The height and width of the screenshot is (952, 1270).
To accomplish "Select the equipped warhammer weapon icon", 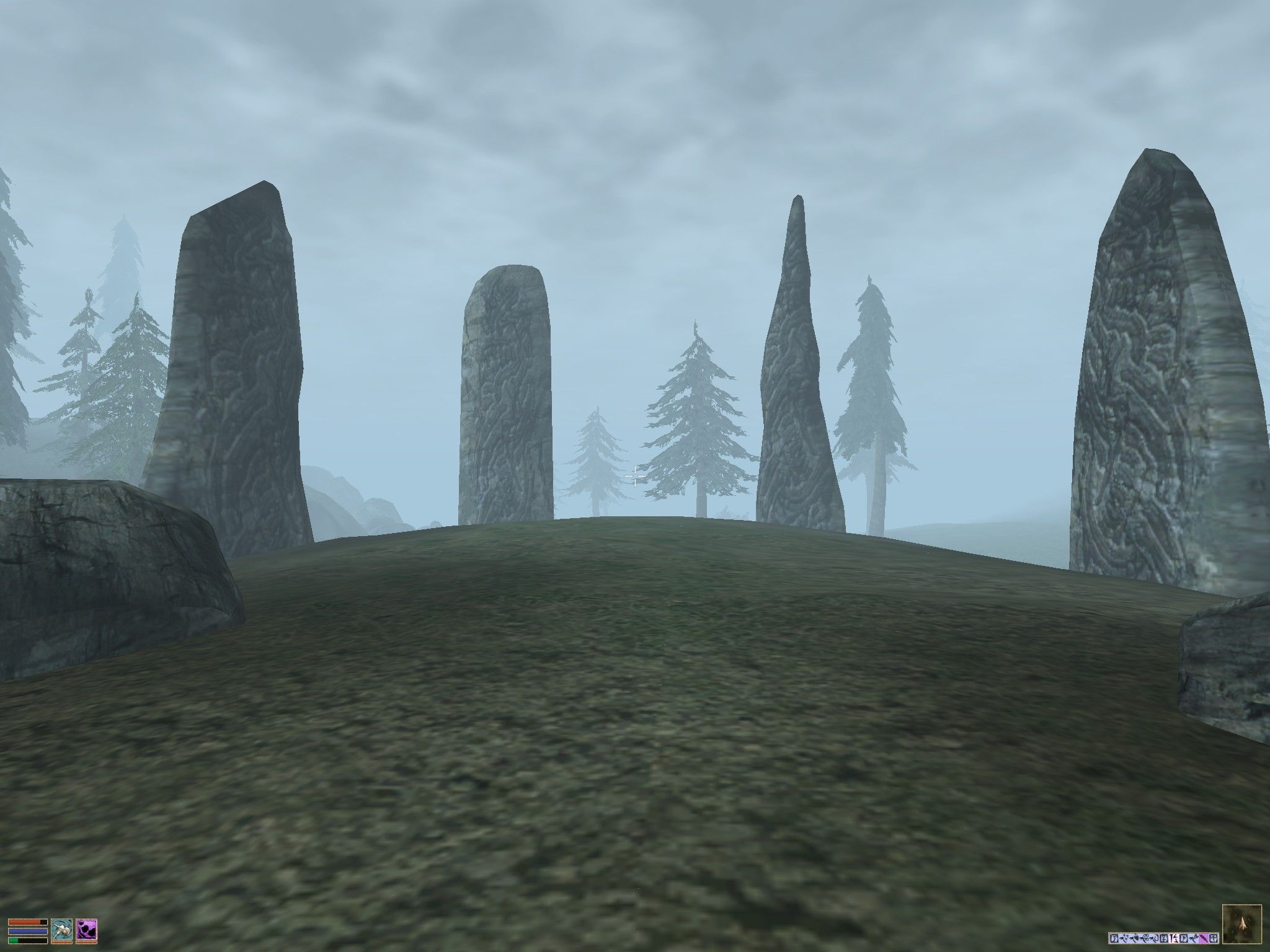I will pyautogui.click(x=61, y=930).
